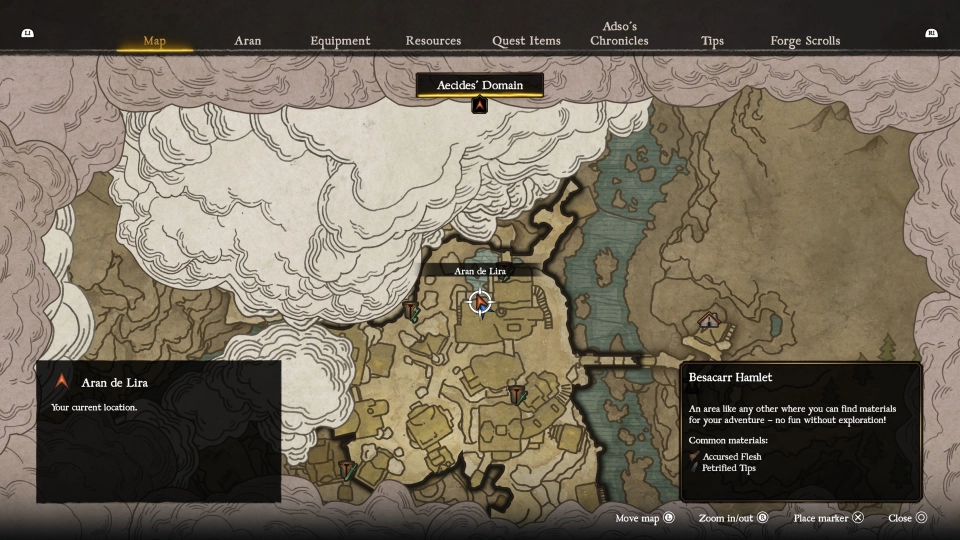Open the Forge Scrolls tab
Image resolution: width=960 pixels, height=540 pixels.
click(805, 41)
